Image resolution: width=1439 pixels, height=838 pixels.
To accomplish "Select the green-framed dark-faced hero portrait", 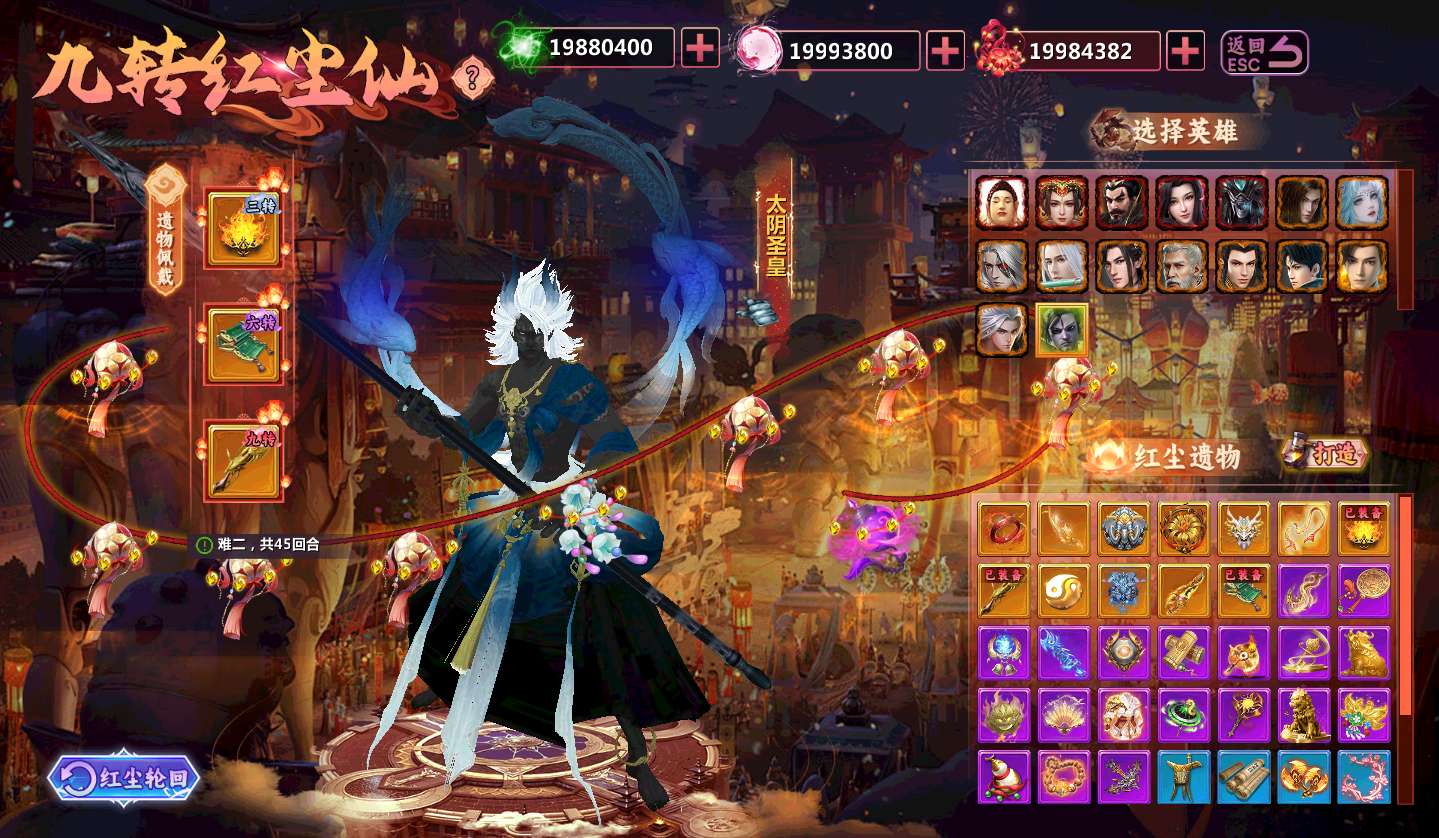I will 1061,329.
